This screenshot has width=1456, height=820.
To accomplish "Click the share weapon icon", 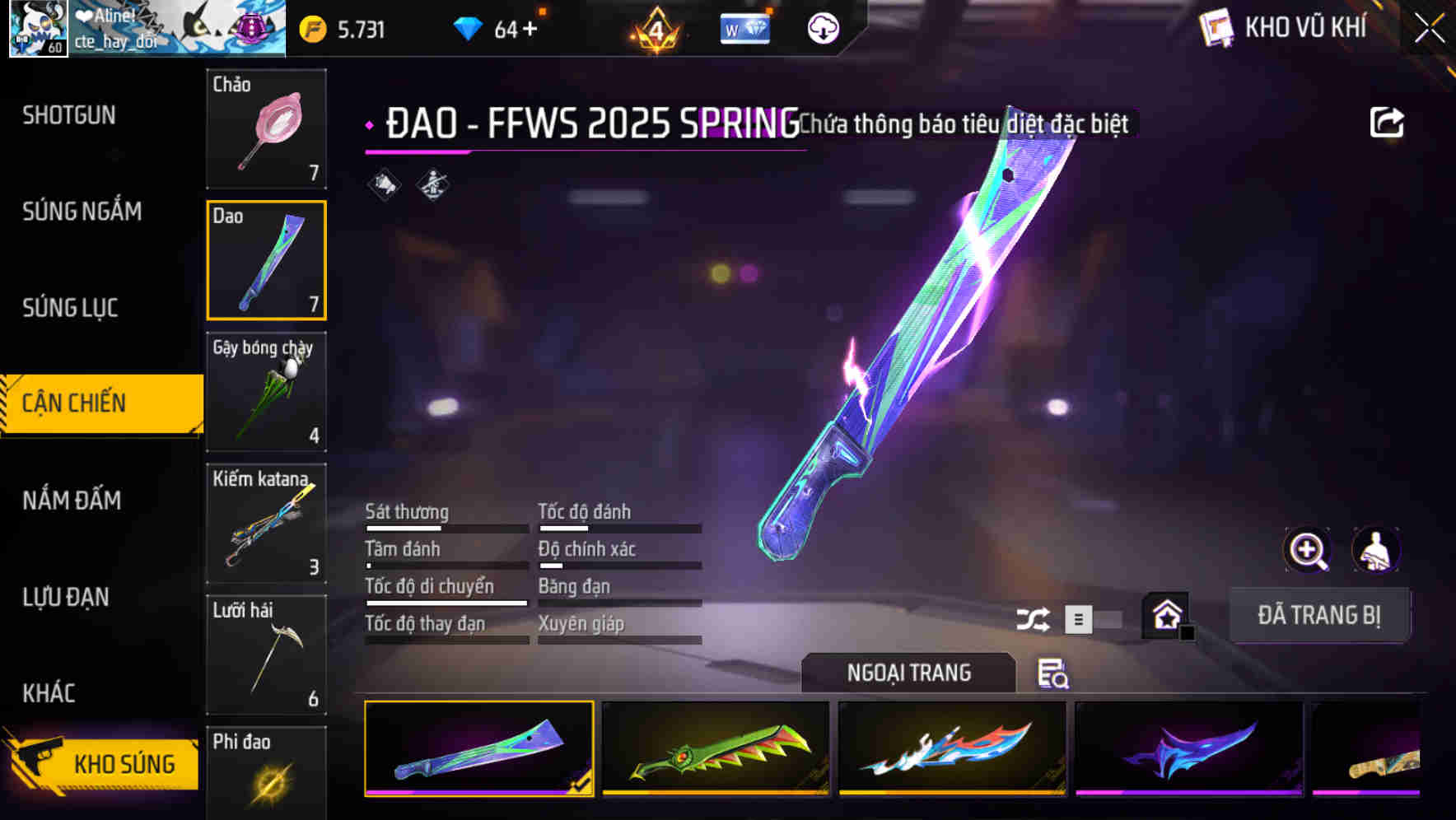I will [x=1387, y=122].
